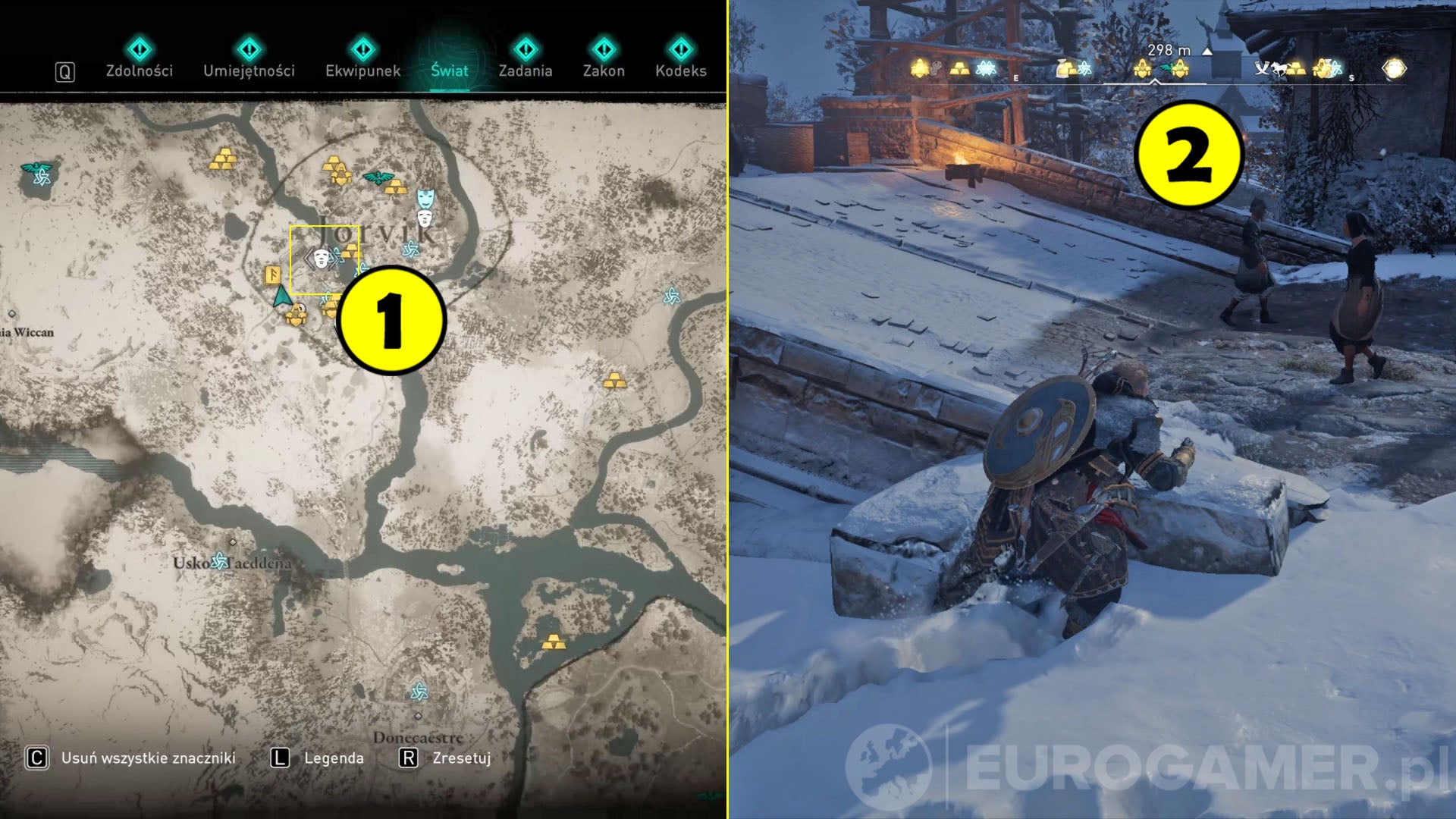This screenshot has width=1456, height=819.
Task: Click a teal triskele mystery icon near Jorvik
Action: click(x=411, y=249)
